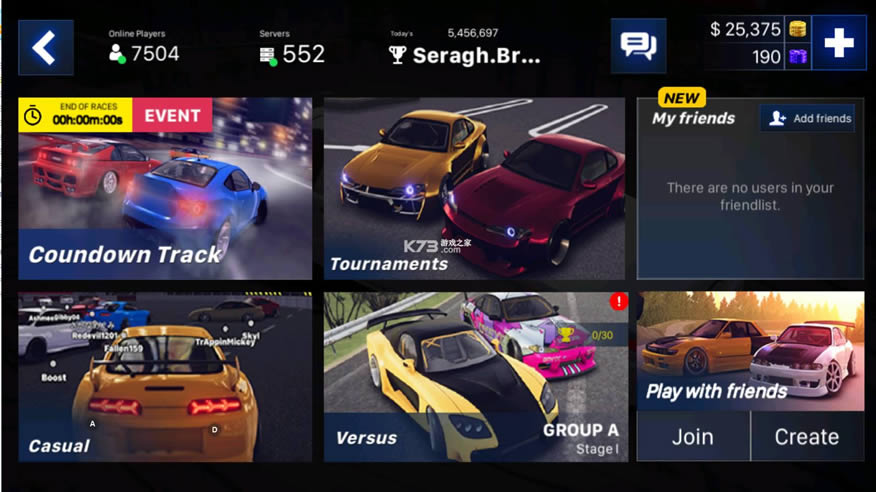
Task: Select the Tournaments mode tile
Action: point(474,189)
